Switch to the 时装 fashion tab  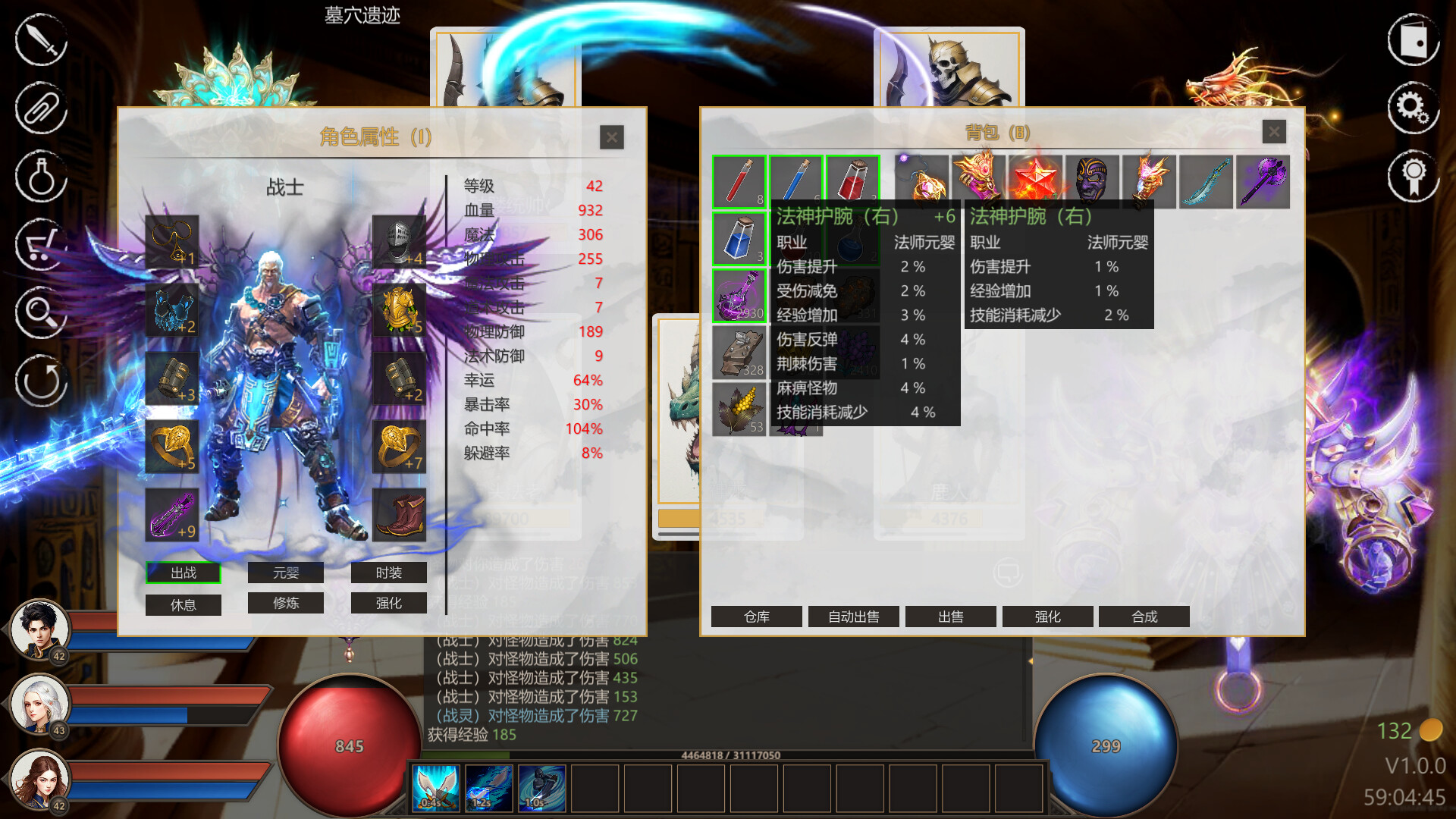[x=388, y=573]
